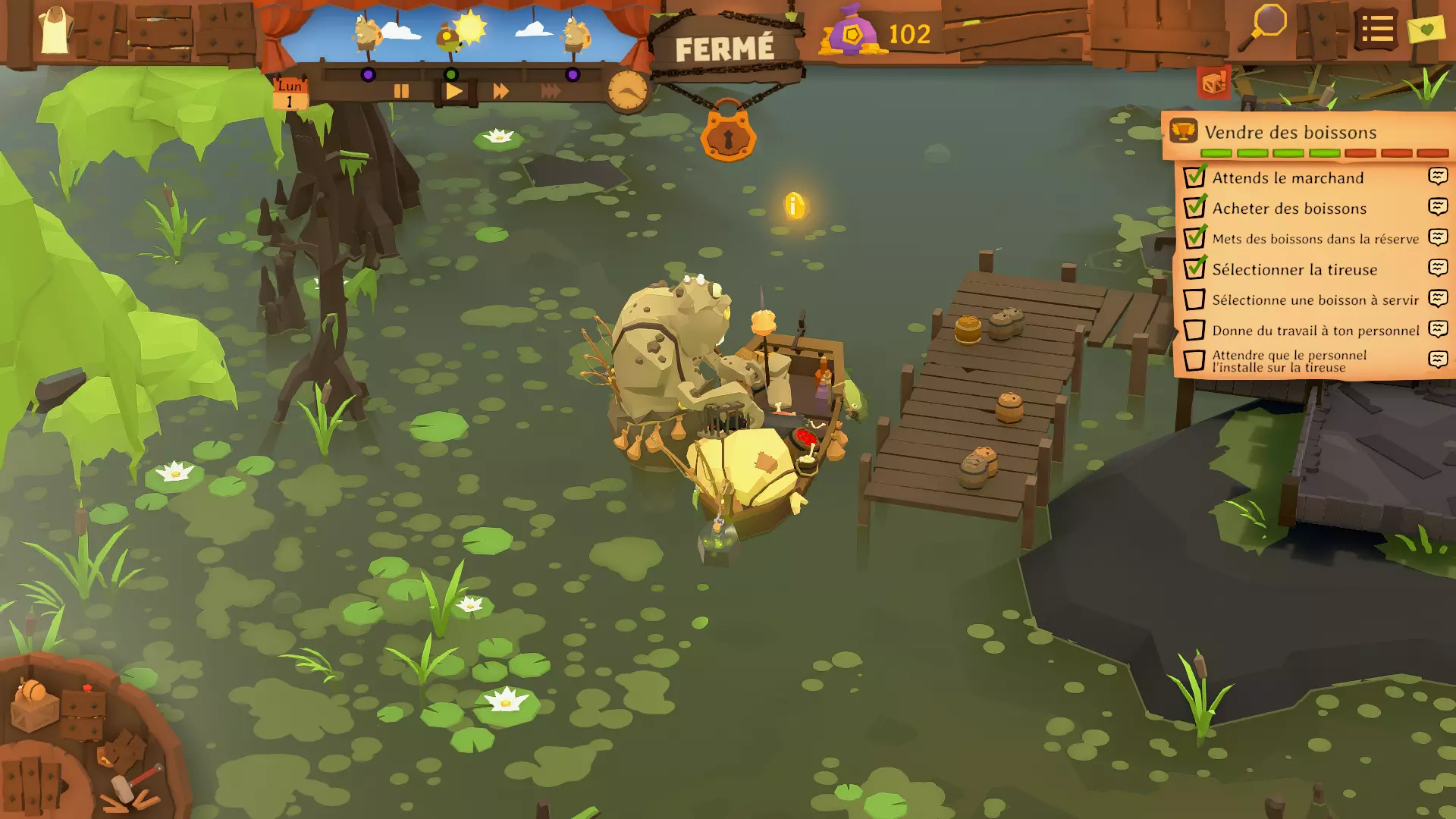
Task: Select the Attendre que le personnel l'installe objective
Action: (1289, 361)
